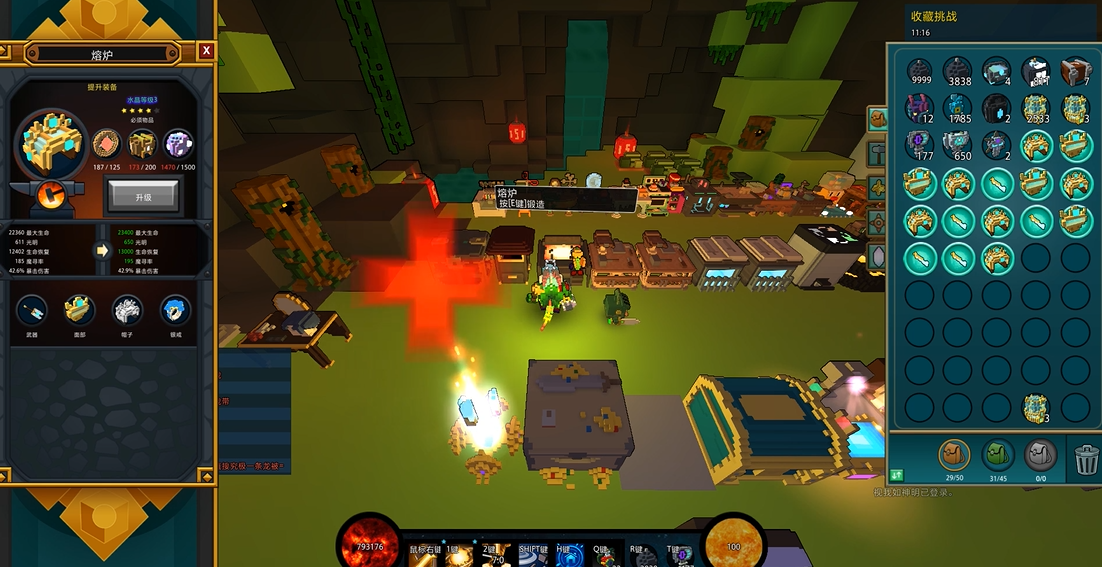1102x567 pixels.
Task: Select the inventory stack showing 1785
Action: (x=958, y=109)
